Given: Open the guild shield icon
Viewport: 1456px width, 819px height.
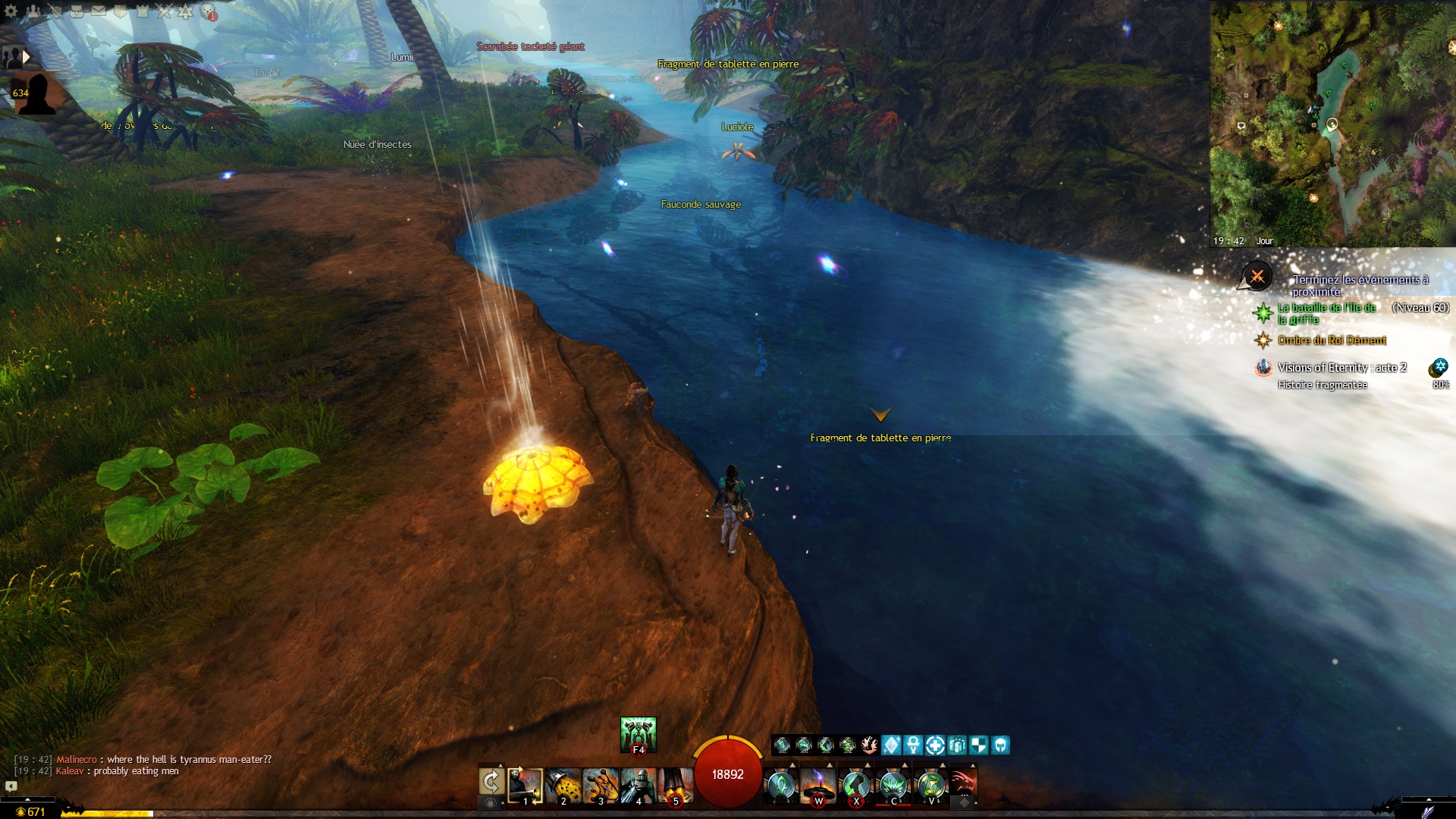Looking at the screenshot, I should (x=121, y=11).
